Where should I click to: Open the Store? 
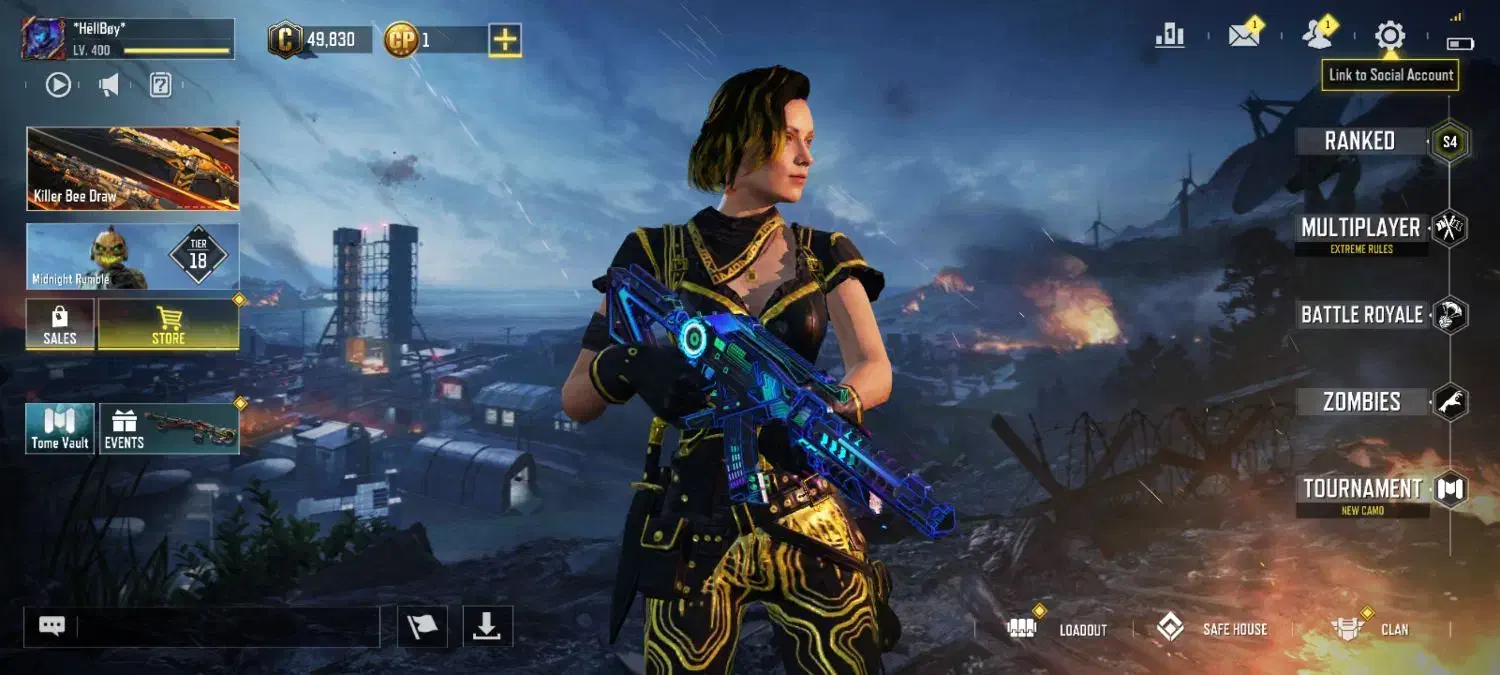pyautogui.click(x=168, y=325)
